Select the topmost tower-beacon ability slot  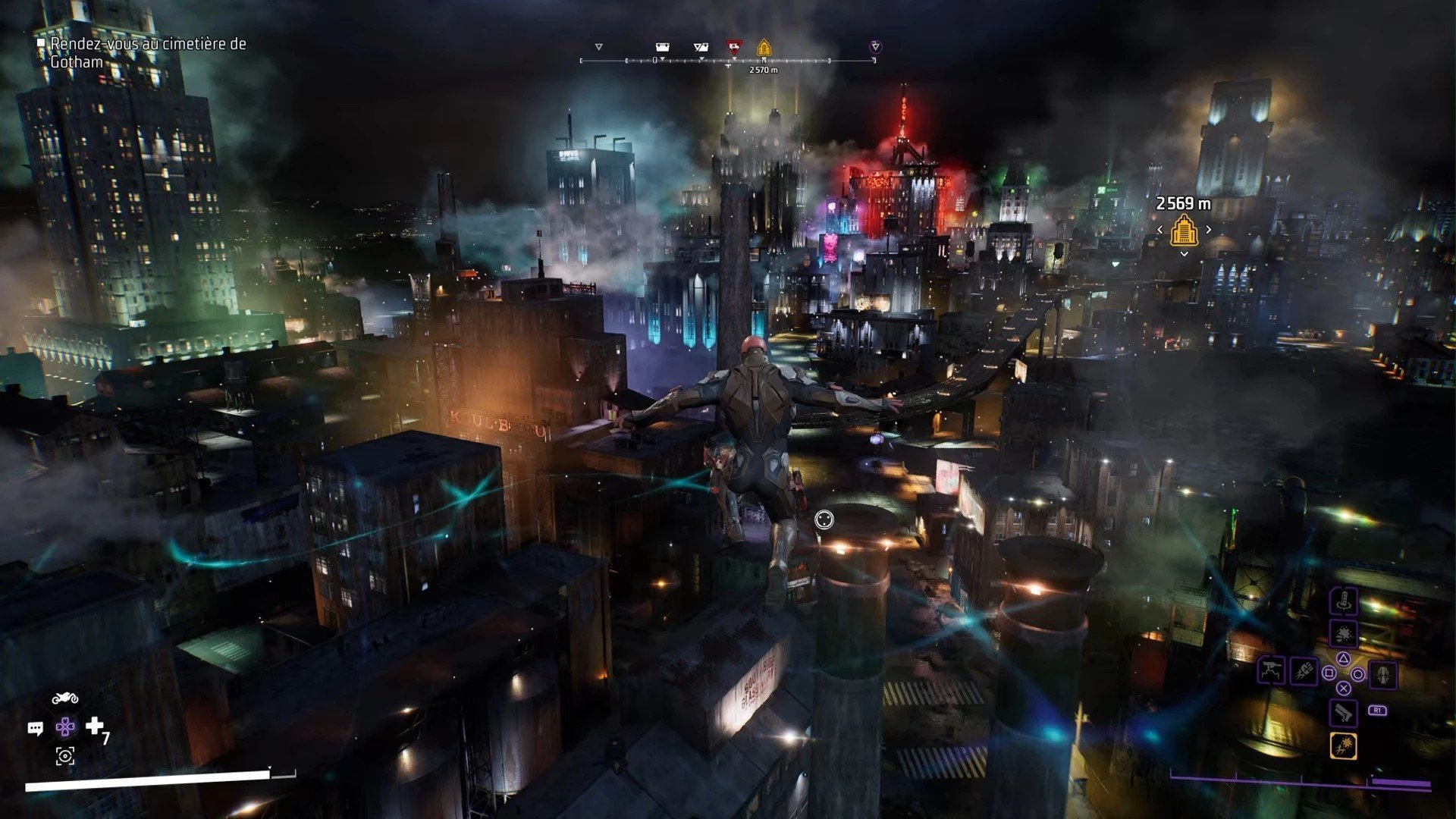(1343, 602)
